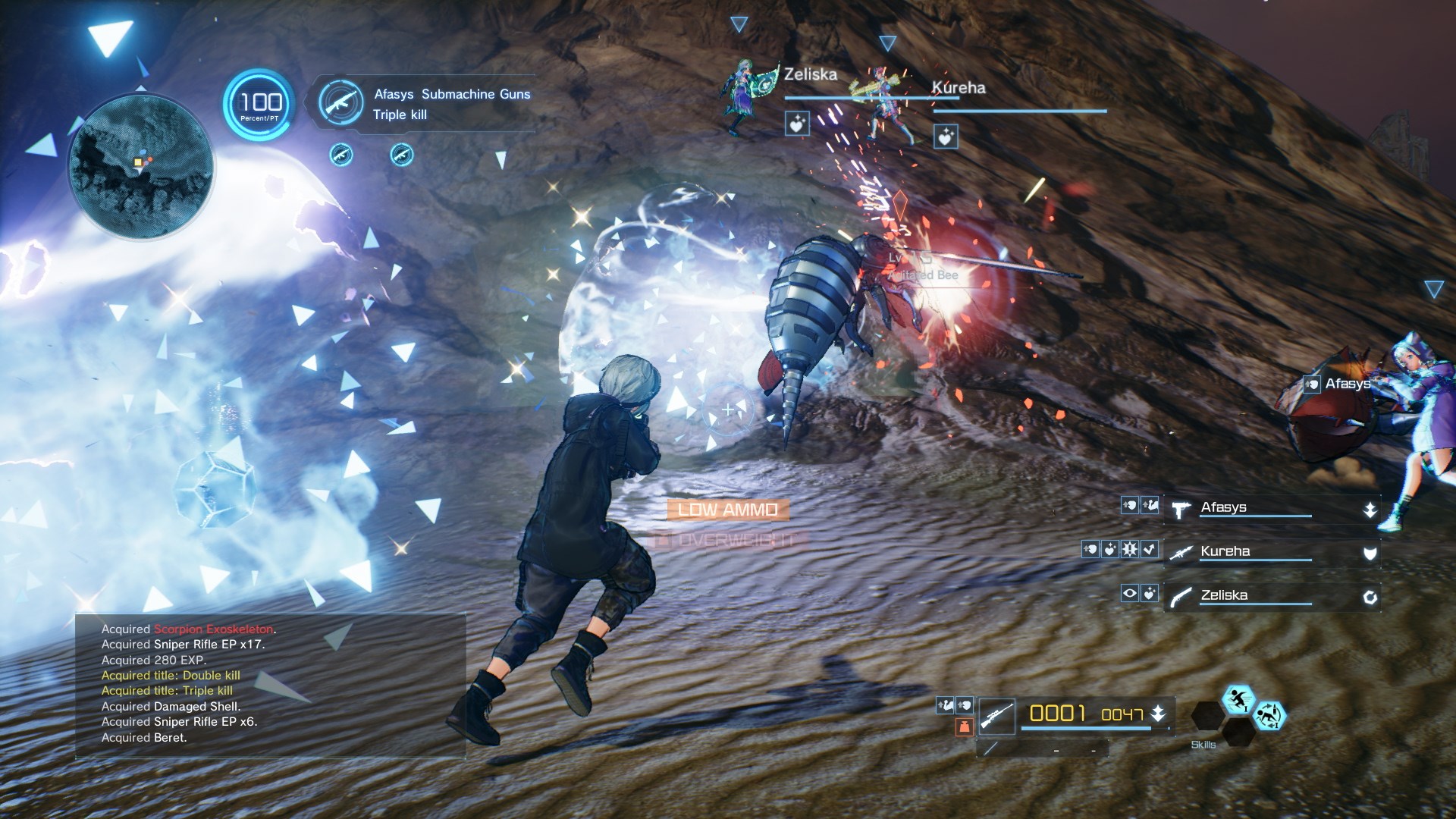This screenshot has height=819, width=1456.
Task: Select the equipped sniper rifle weapon icon
Action: pos(997,716)
